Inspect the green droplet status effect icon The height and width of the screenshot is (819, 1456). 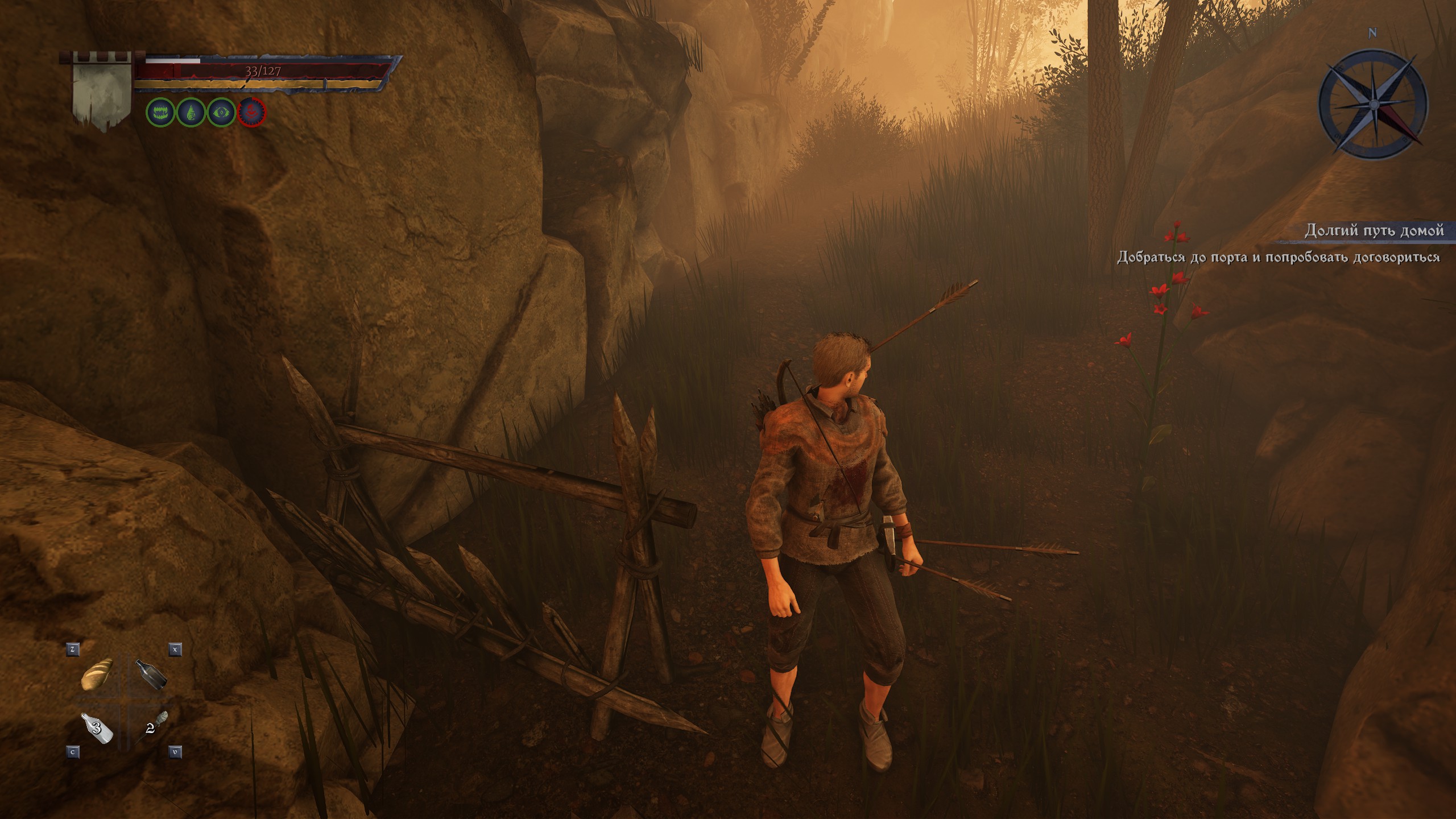tap(191, 113)
